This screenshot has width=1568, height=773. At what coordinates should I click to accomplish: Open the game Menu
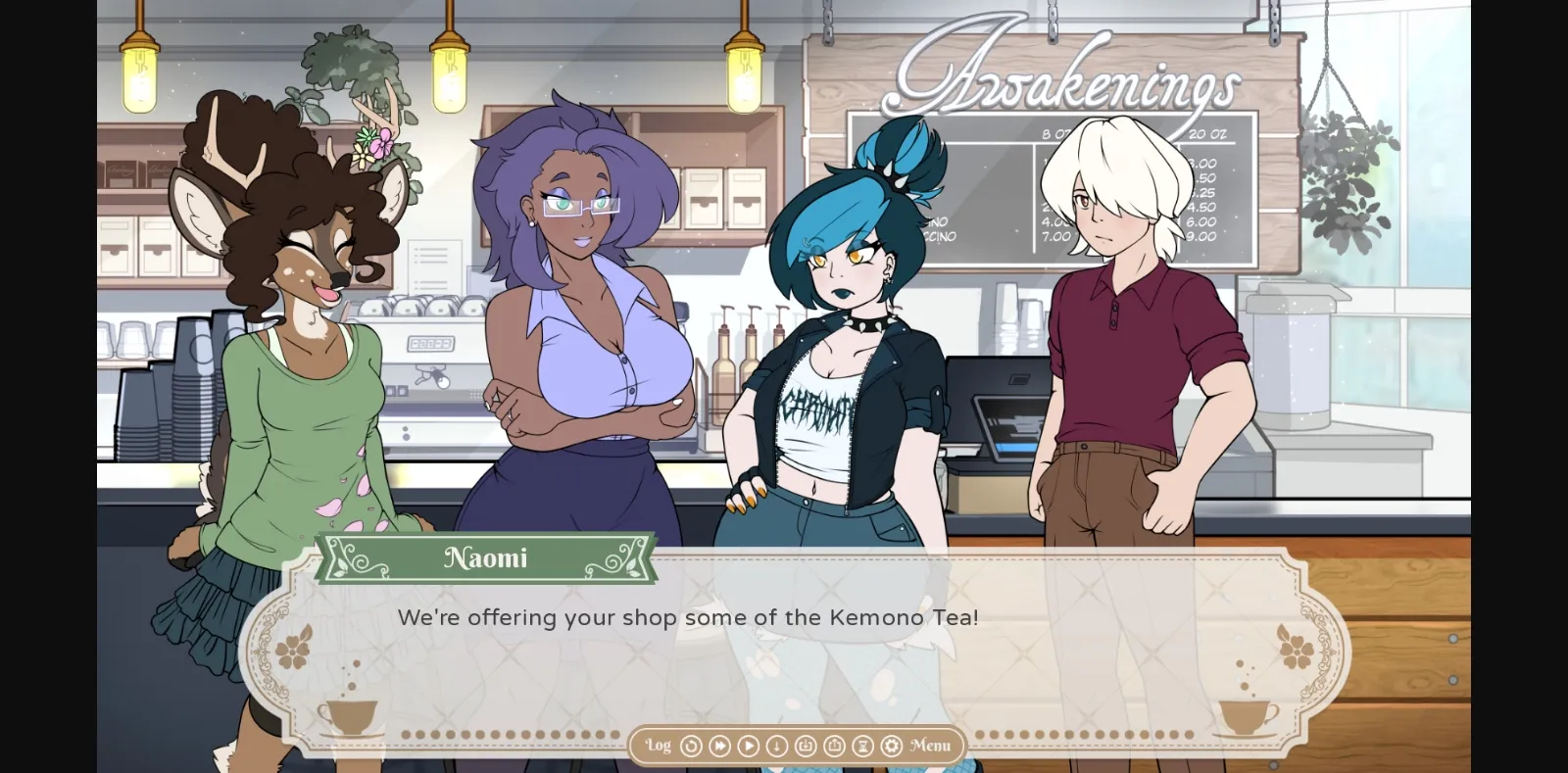[x=931, y=746]
